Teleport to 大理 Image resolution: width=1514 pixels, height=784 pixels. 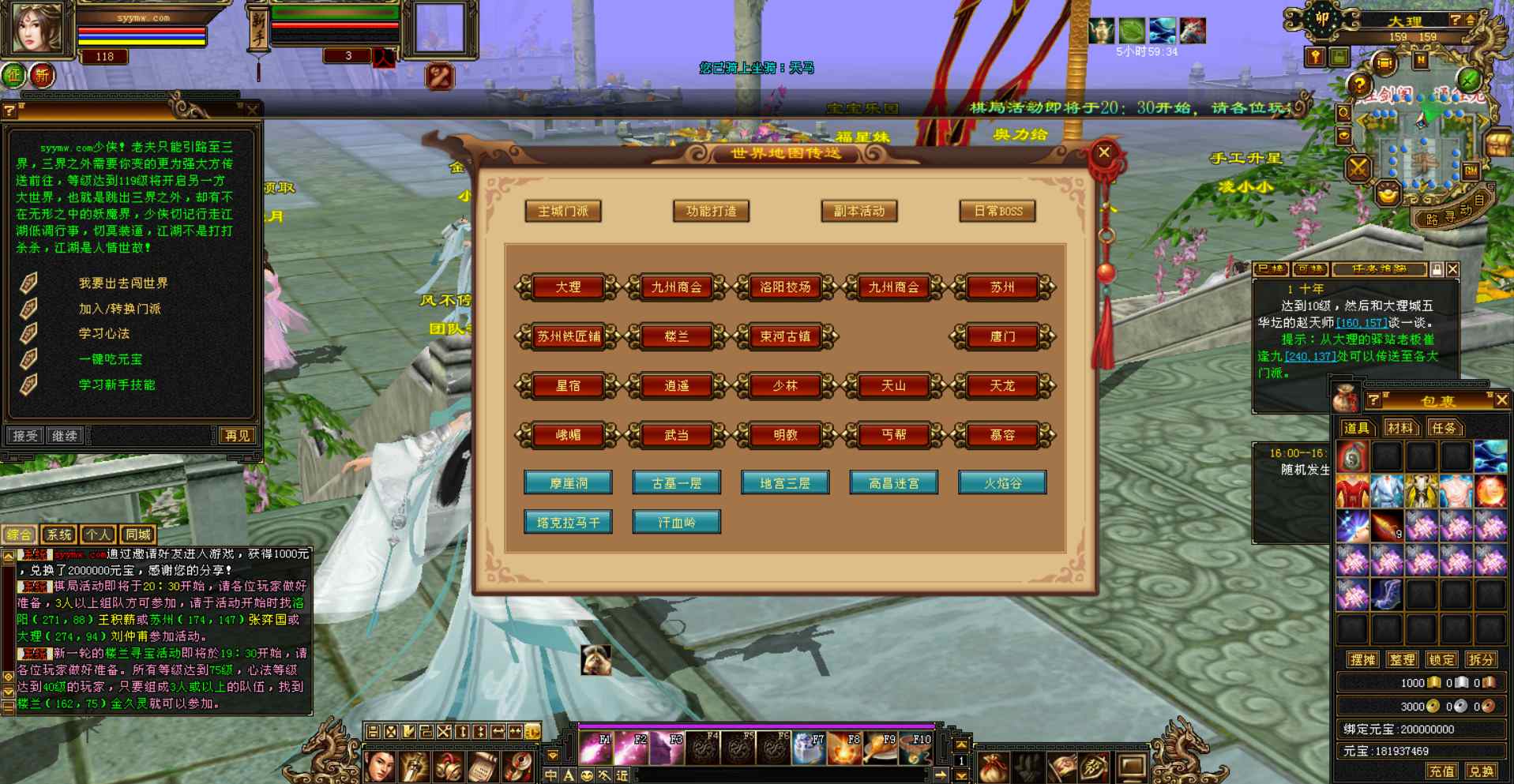(x=568, y=287)
